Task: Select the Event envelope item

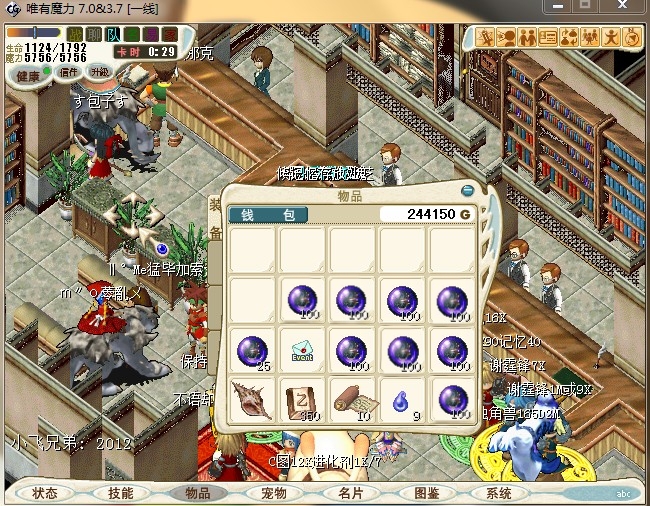Action: [x=302, y=351]
